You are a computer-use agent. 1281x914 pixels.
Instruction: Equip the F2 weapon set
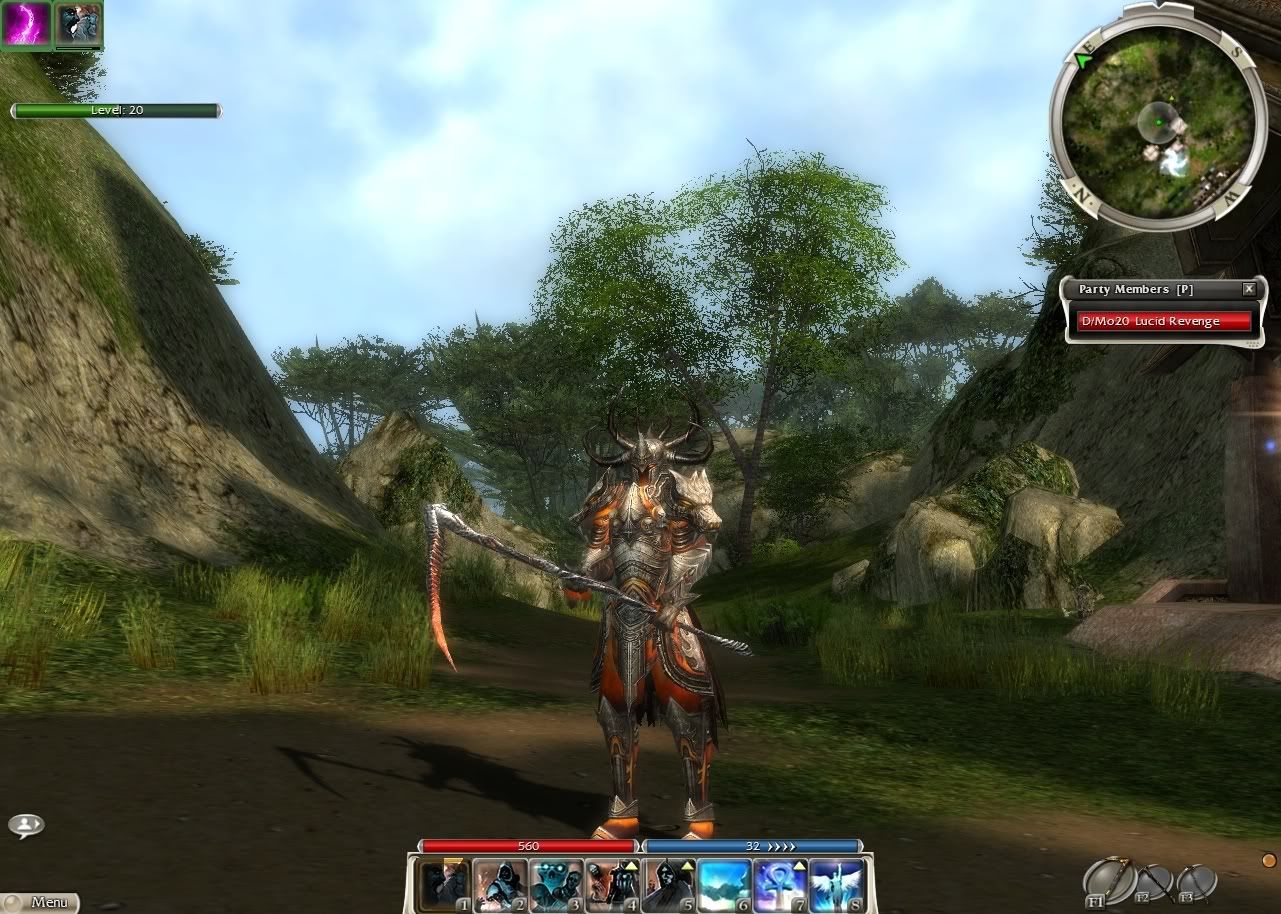[1152, 883]
